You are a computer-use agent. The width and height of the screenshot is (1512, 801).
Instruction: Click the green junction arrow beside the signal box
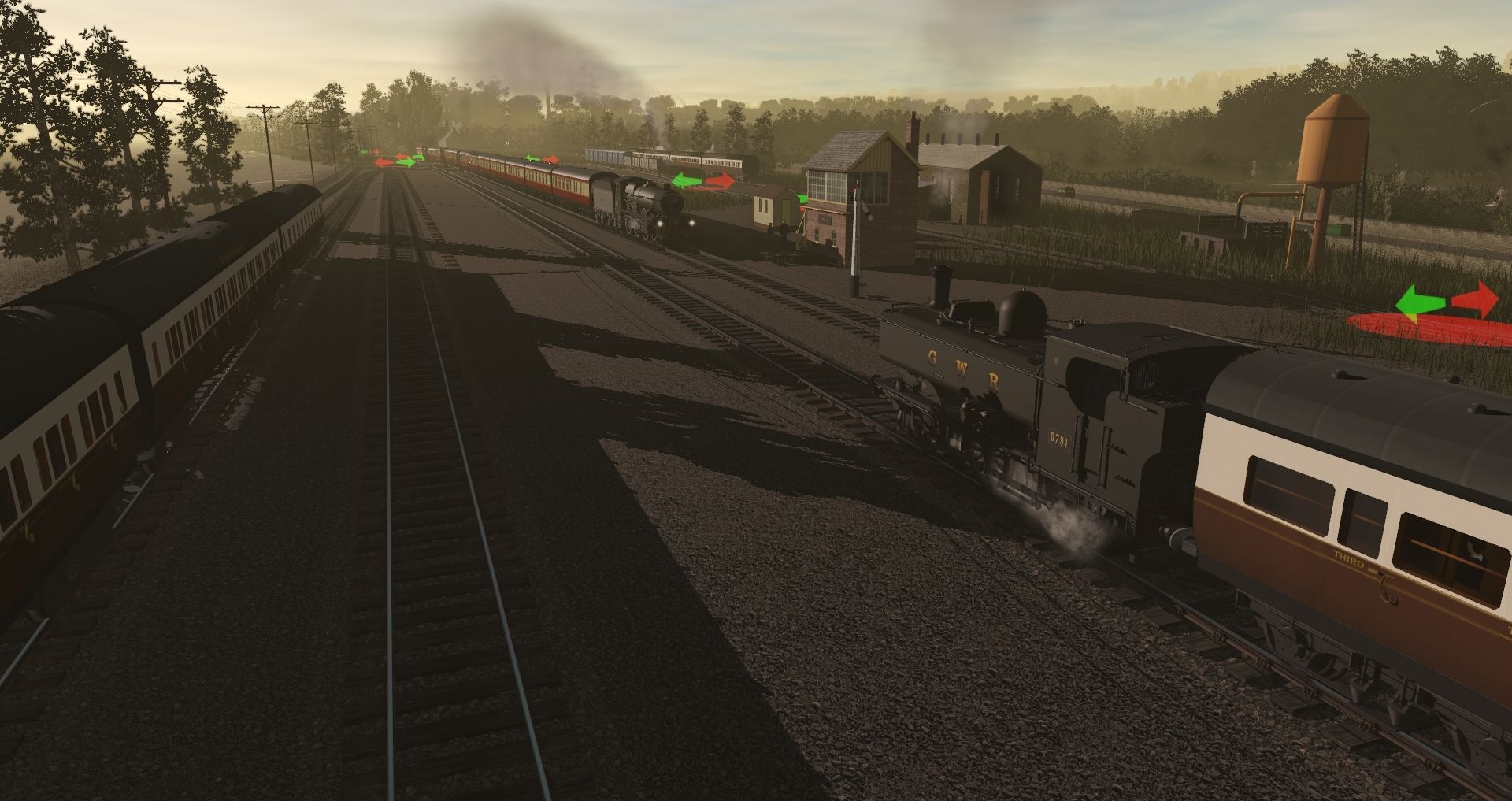click(802, 198)
